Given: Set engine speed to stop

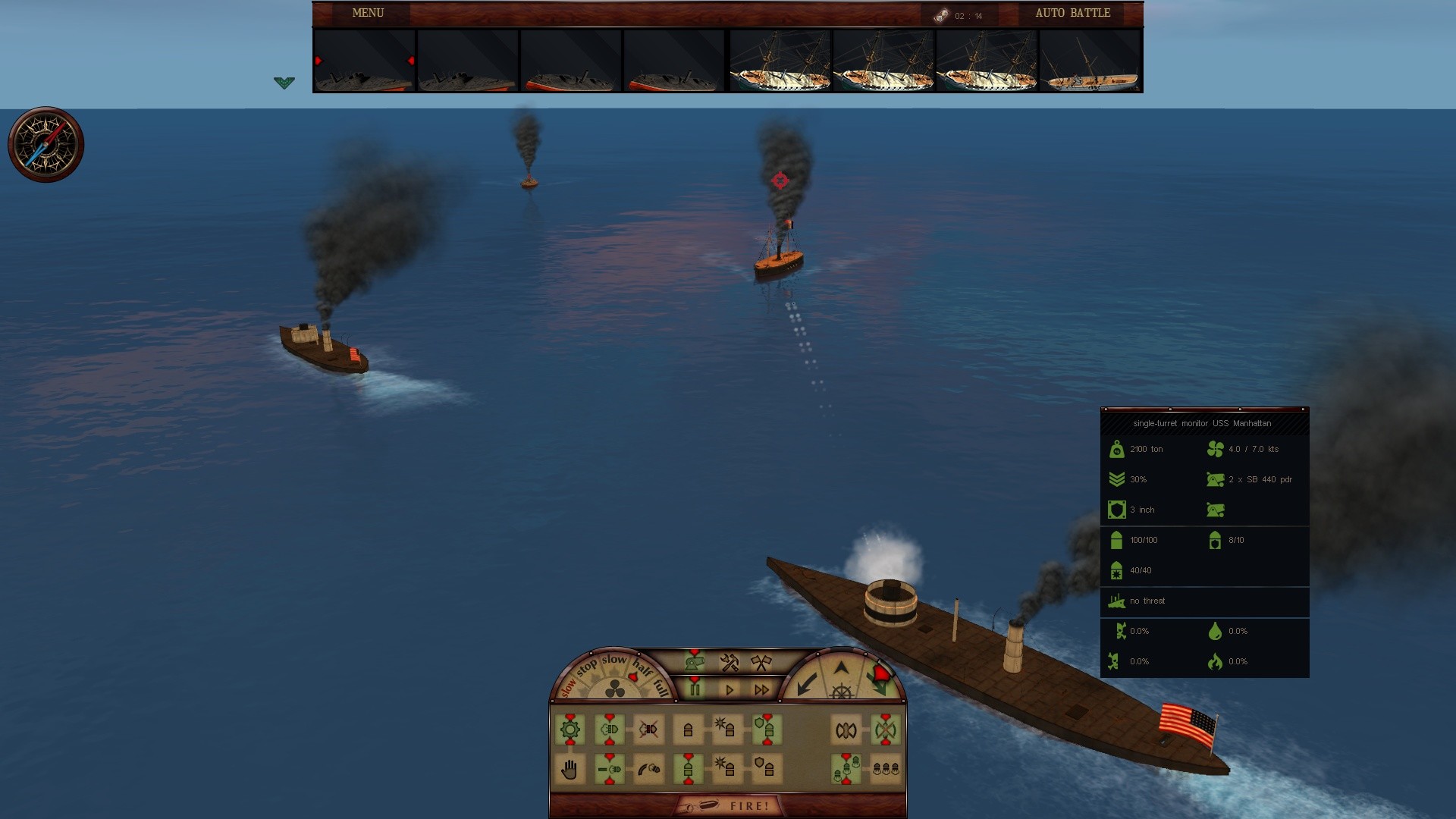Looking at the screenshot, I should click(x=586, y=668).
